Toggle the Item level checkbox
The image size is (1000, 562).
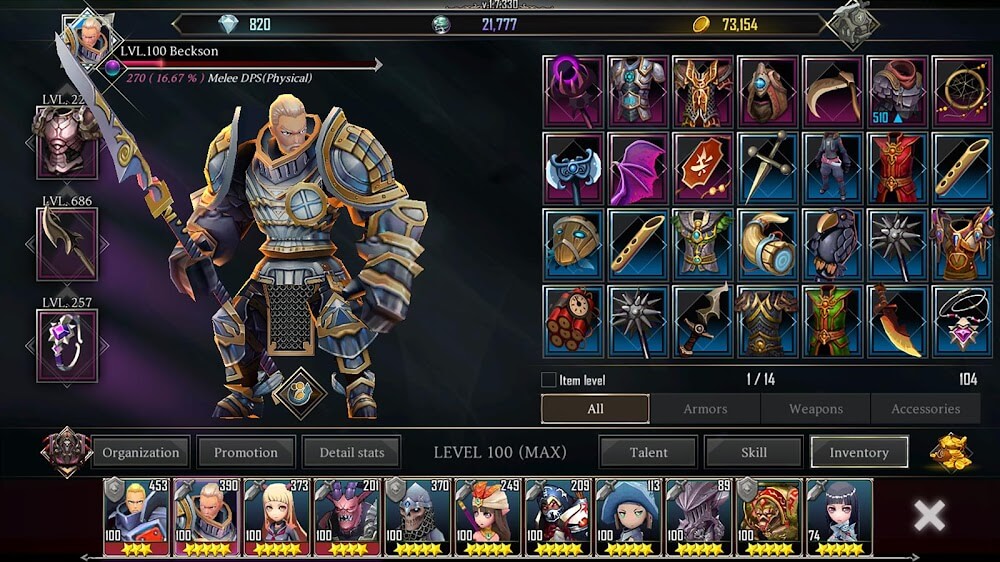tap(548, 380)
